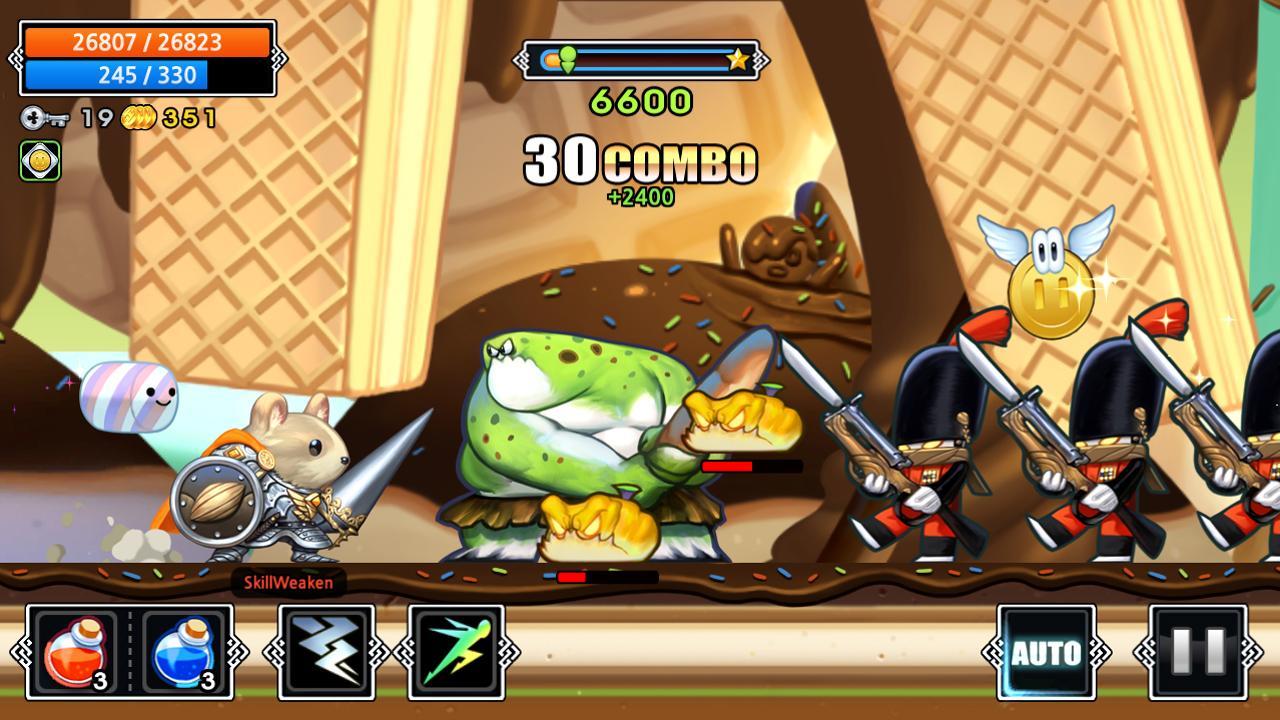Viewport: 1280px width, 720px height.
Task: Click the star at the progress bar end
Action: [739, 58]
